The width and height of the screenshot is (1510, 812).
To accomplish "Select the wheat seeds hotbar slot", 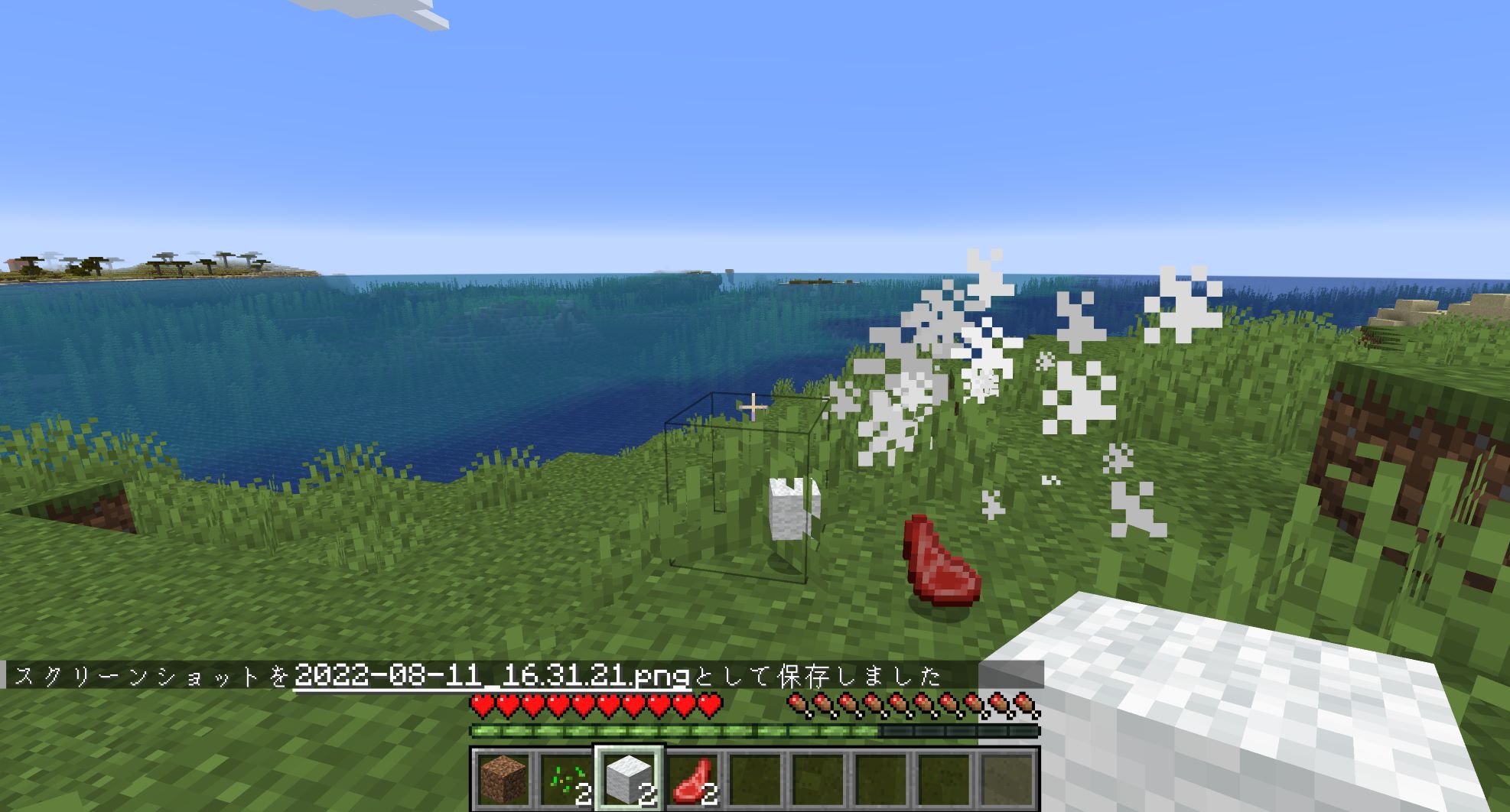I will point(565,779).
